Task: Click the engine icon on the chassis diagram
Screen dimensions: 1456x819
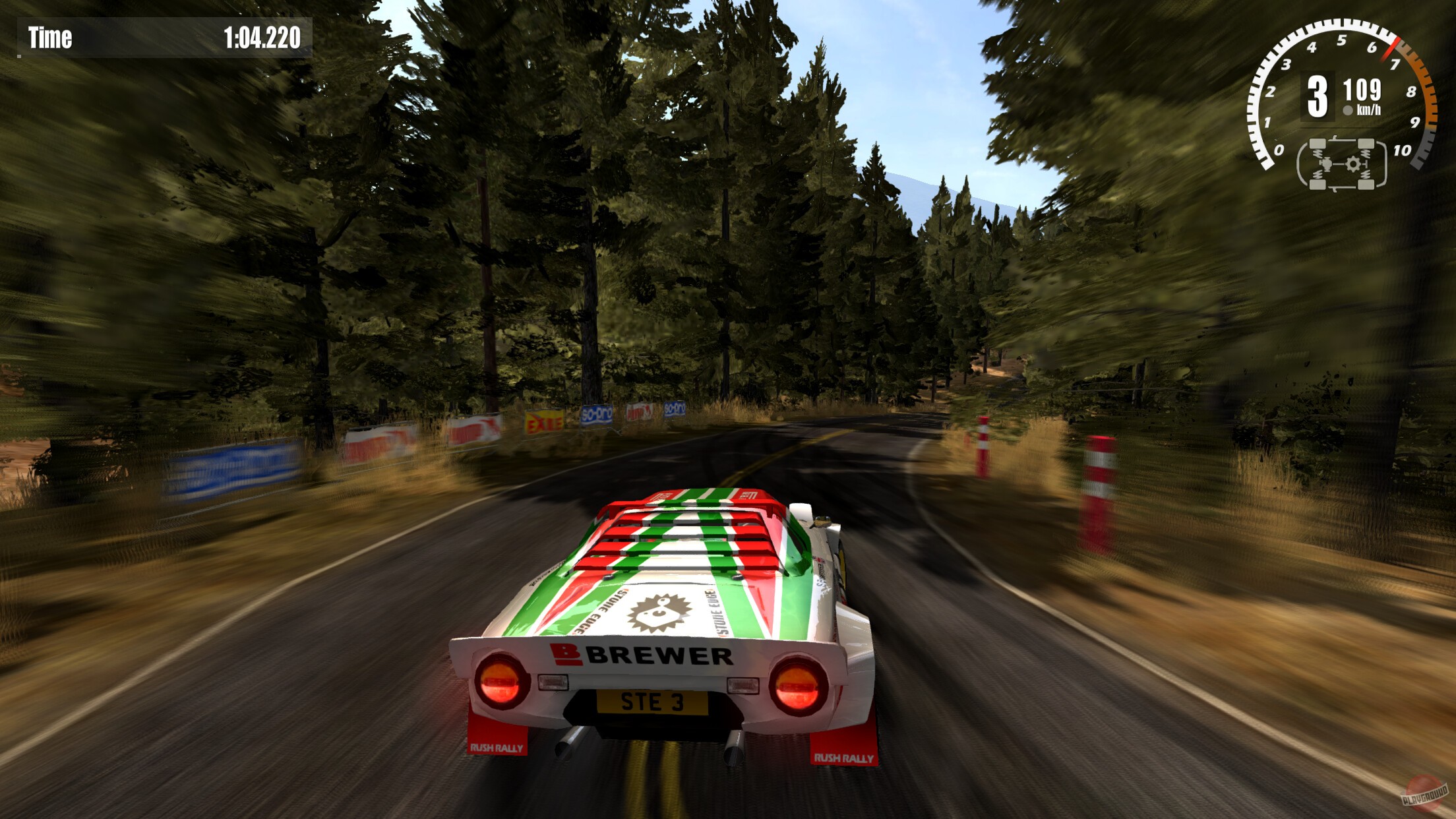Action: click(x=1325, y=164)
